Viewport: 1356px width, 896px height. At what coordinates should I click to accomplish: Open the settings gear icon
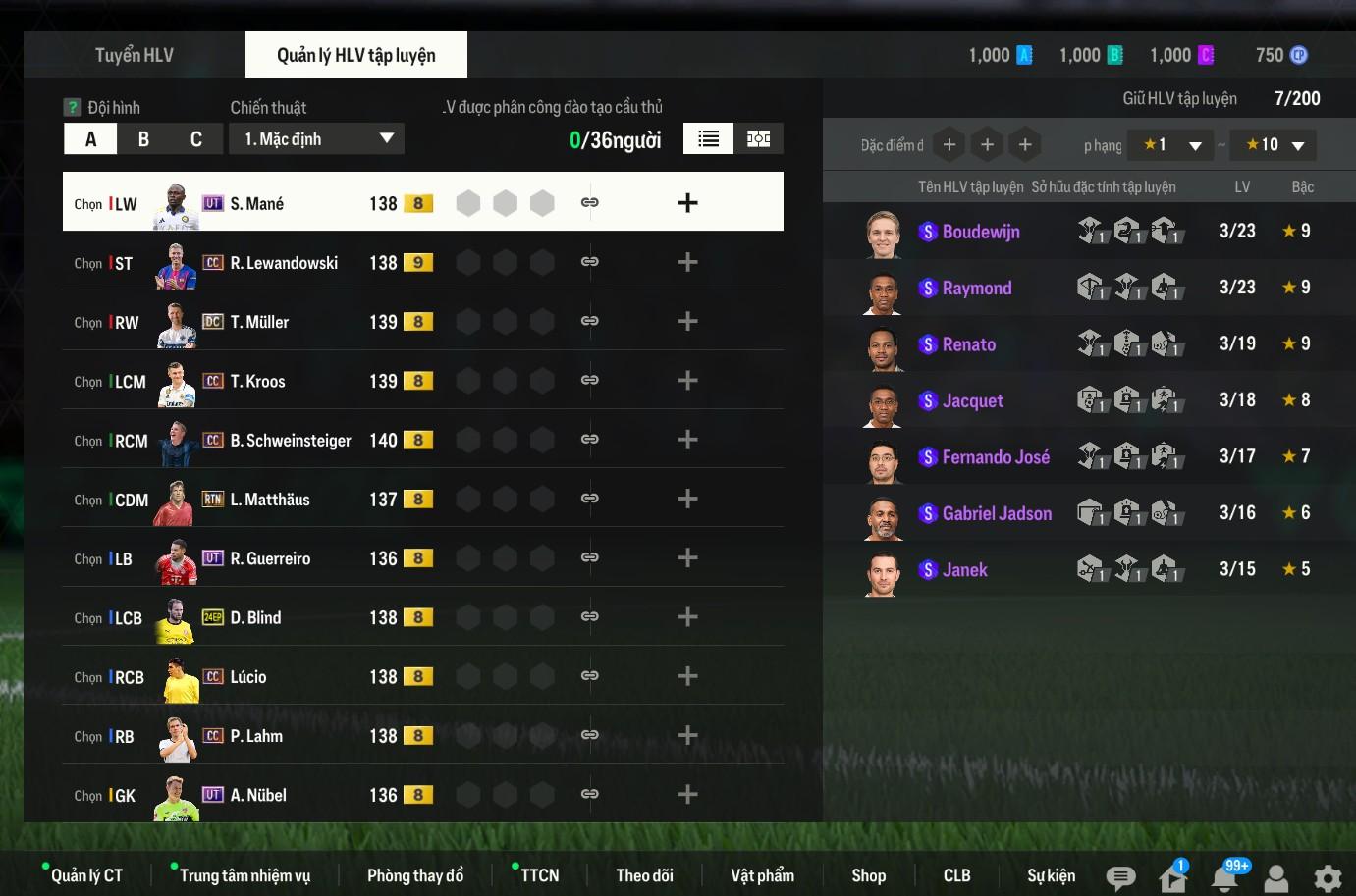[1328, 877]
